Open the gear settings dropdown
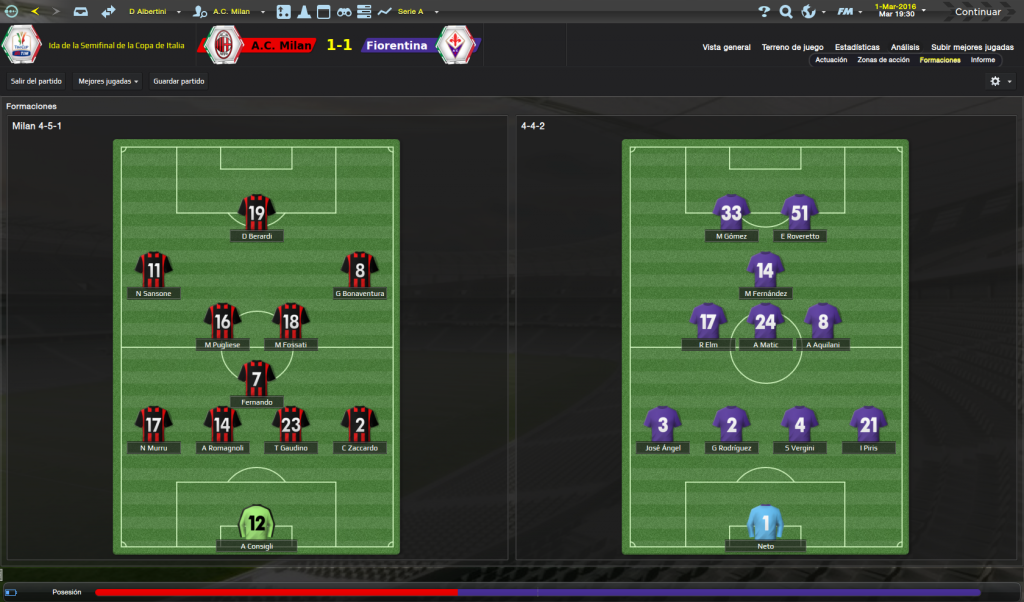Image resolution: width=1024 pixels, height=602 pixels. tap(1000, 81)
